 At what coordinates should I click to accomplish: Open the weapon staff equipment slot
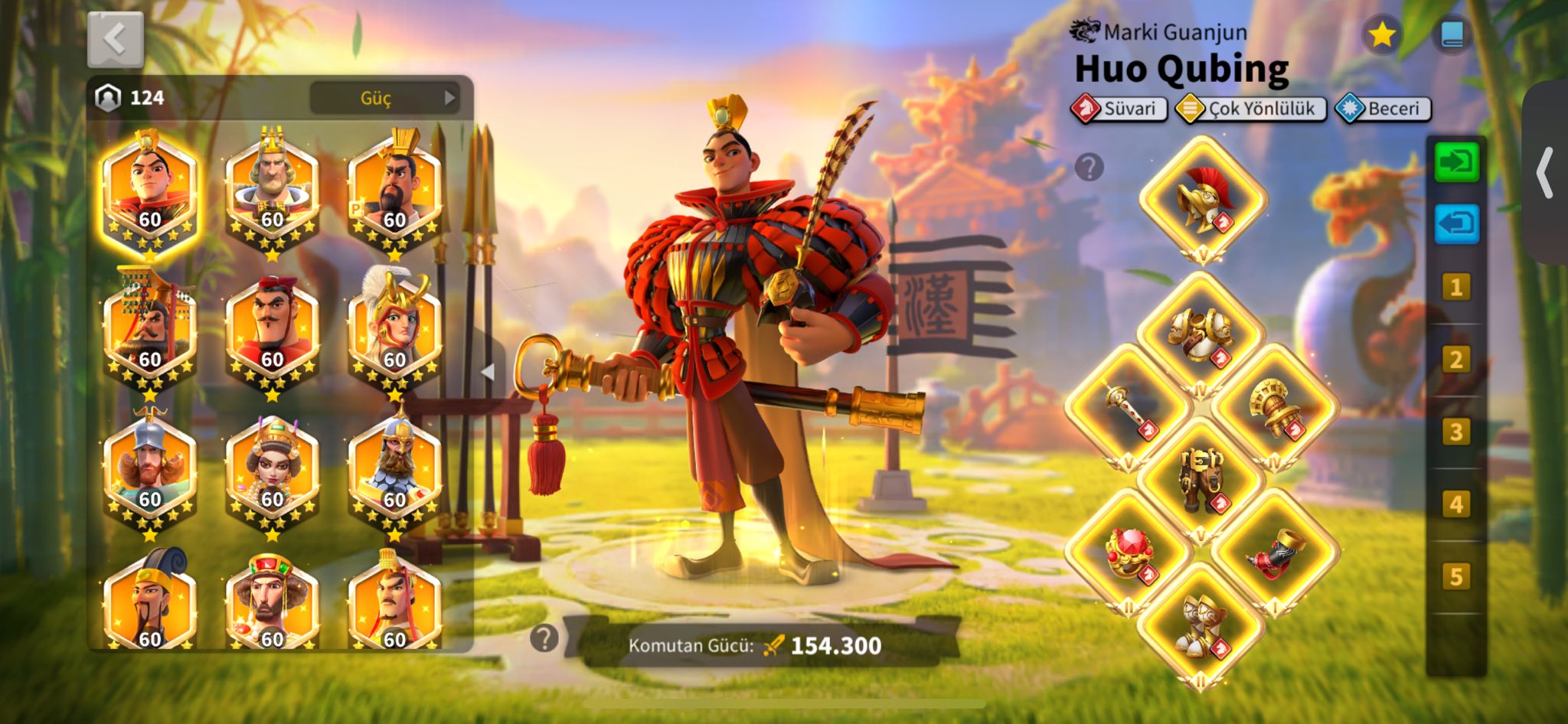click(1128, 408)
